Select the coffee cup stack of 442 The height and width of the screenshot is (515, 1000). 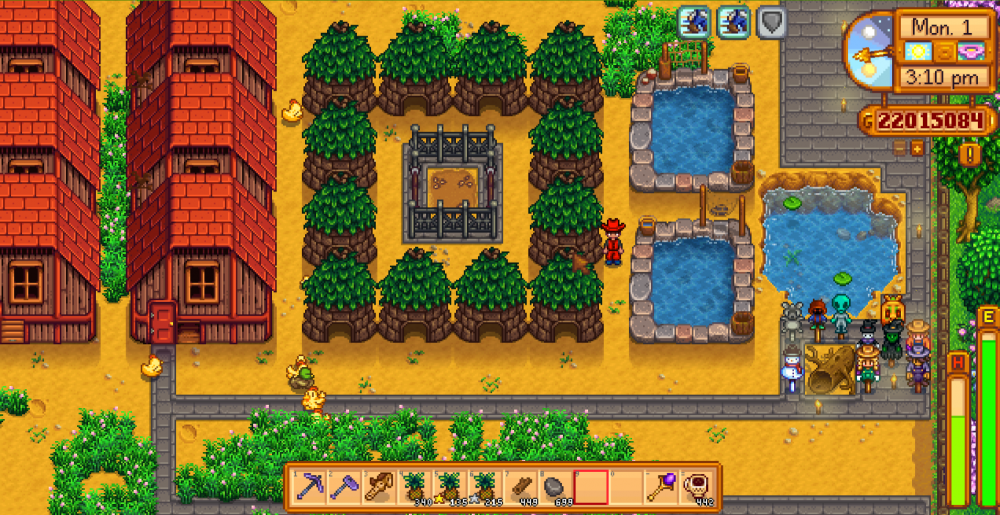697,488
